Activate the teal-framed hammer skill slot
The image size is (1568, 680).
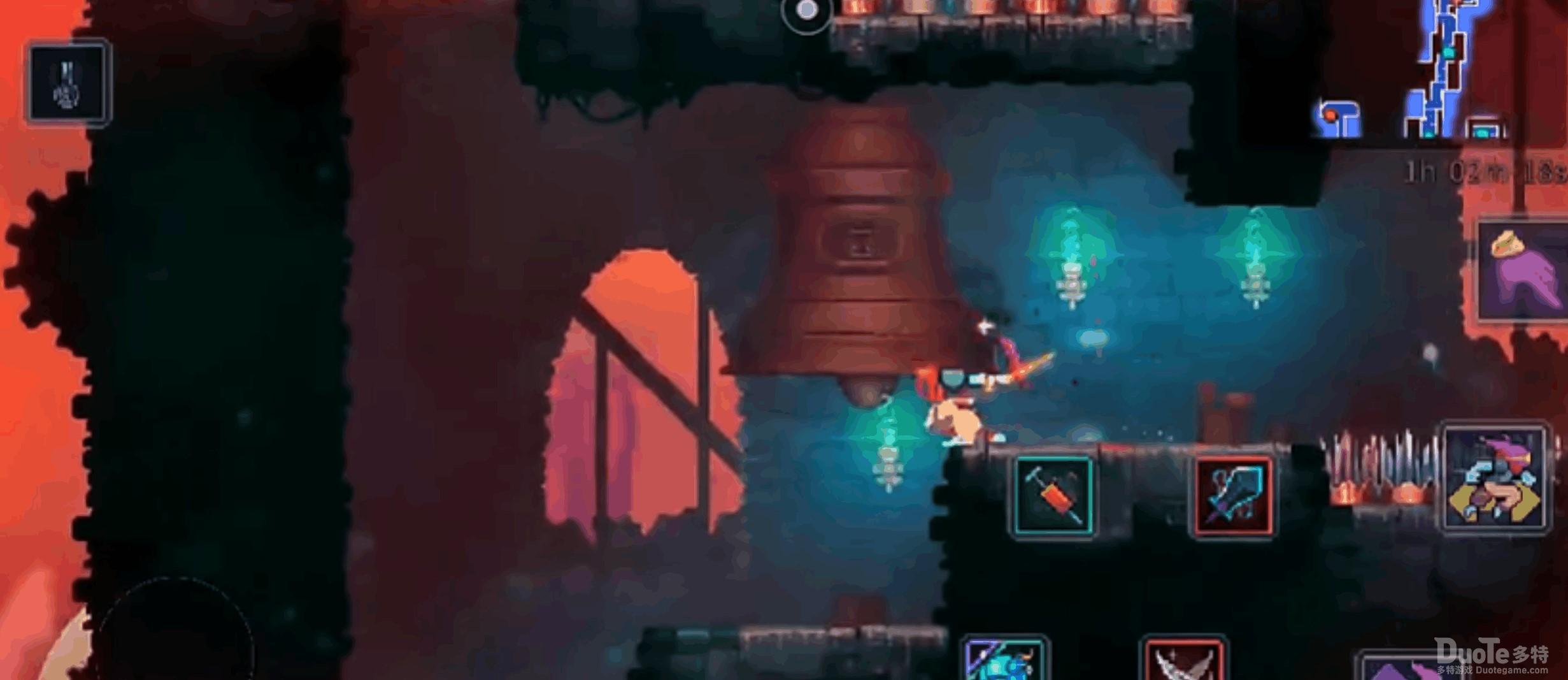(x=1053, y=496)
